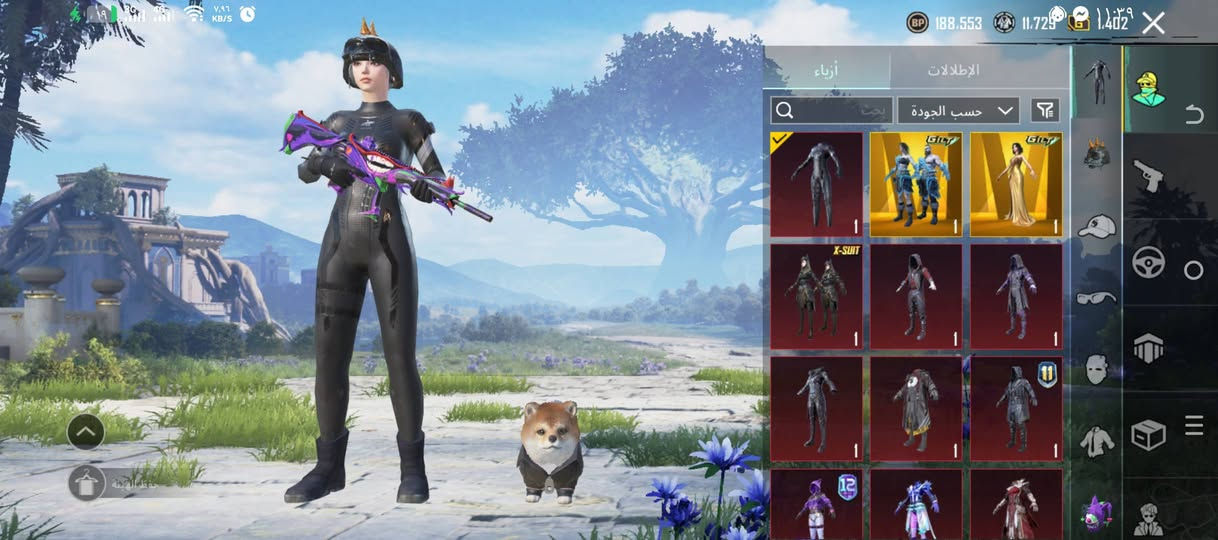Select the gold dress gift outfit
Viewport: 1218px width, 540px height.
(x=1016, y=185)
